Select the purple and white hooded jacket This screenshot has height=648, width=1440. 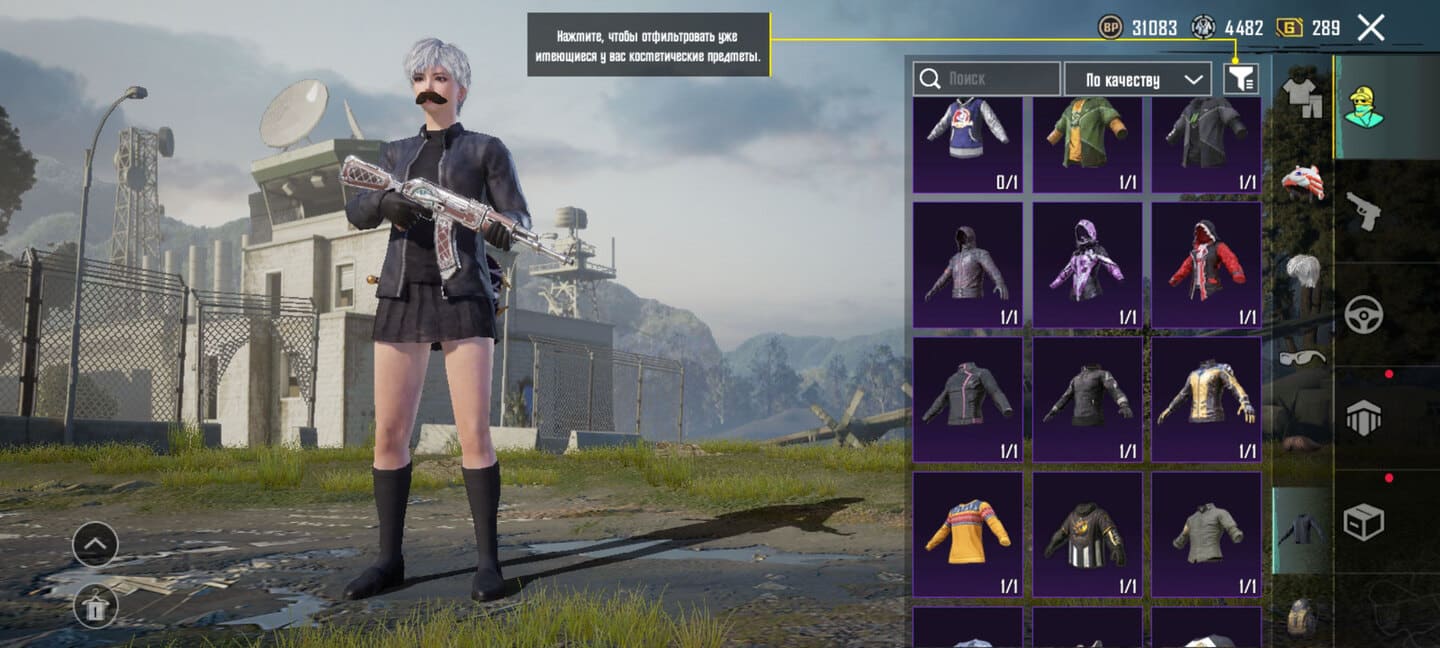tap(1087, 264)
